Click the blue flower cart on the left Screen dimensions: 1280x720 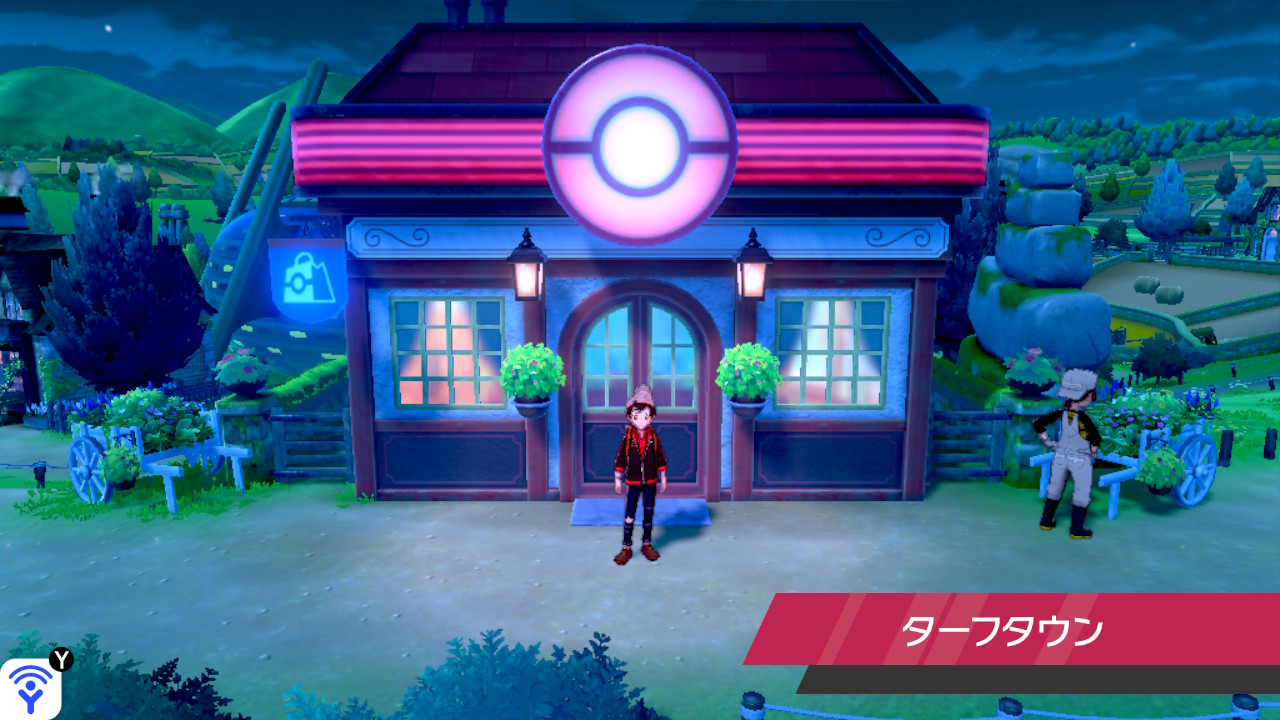[x=130, y=450]
